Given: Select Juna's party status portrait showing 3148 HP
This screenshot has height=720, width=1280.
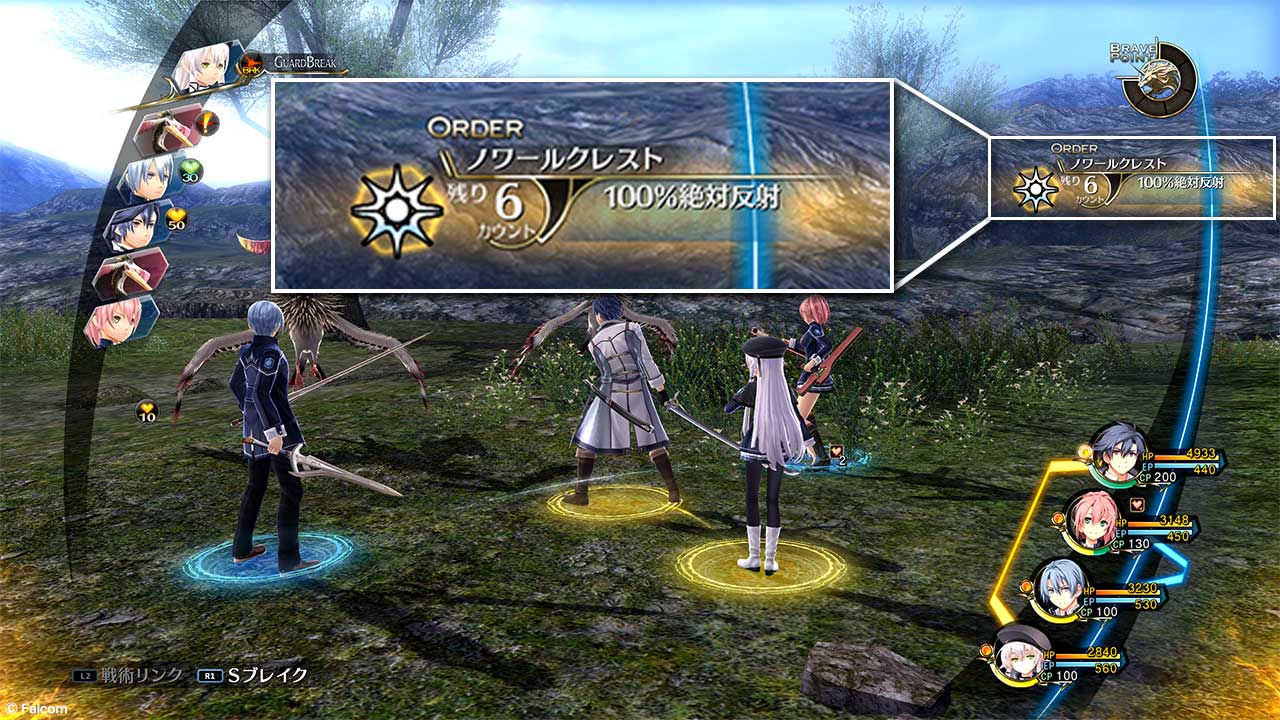Looking at the screenshot, I should point(1089,521).
